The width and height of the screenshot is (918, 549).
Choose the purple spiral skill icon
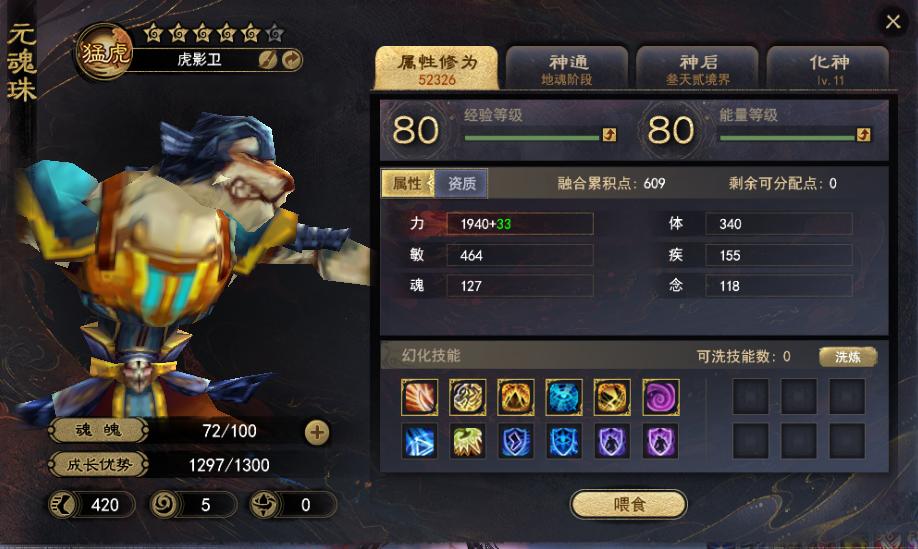[660, 397]
